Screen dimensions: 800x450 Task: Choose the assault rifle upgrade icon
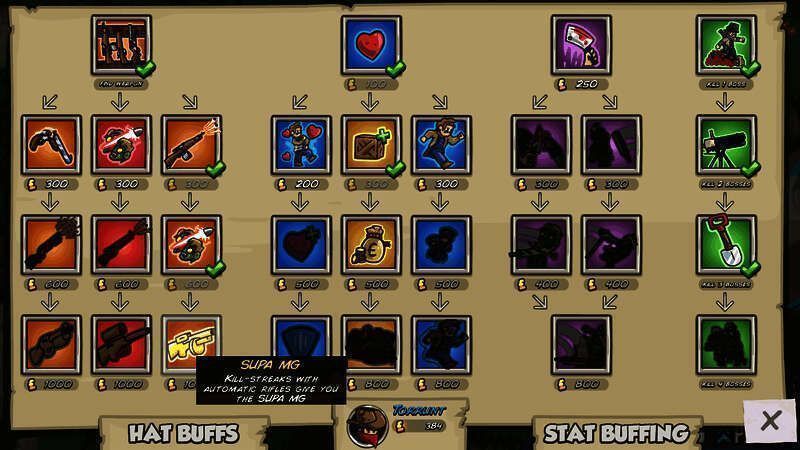pos(191,144)
